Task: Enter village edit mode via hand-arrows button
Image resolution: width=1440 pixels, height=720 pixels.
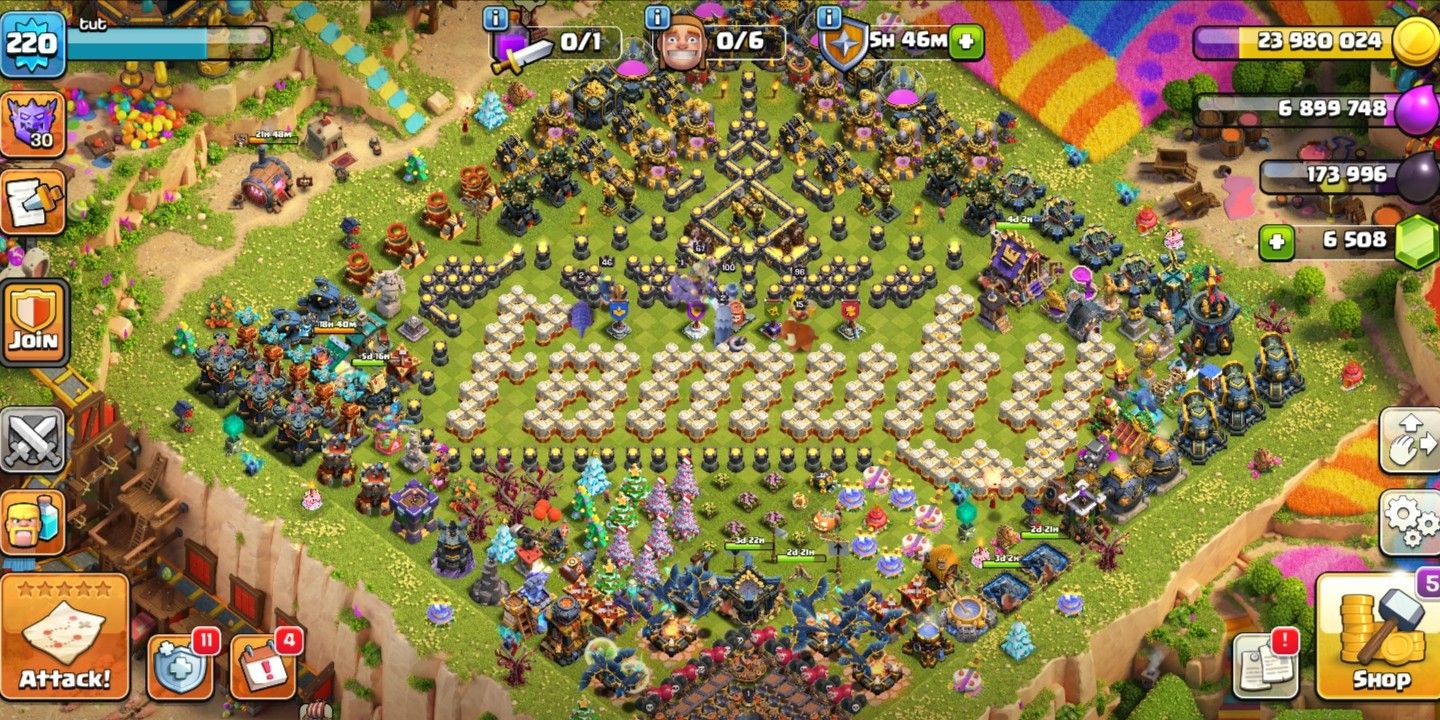Action: pos(1409,440)
